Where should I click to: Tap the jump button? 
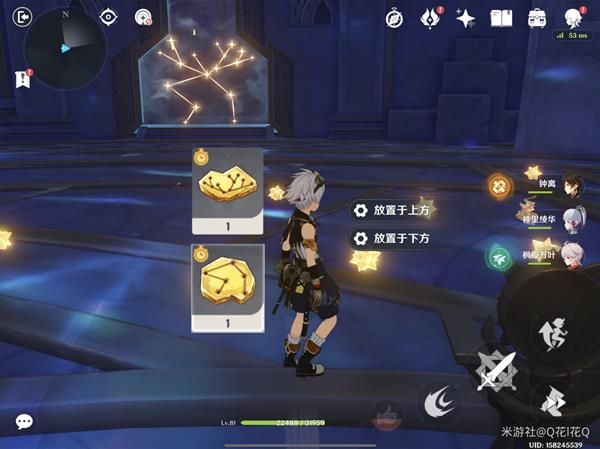(550, 335)
